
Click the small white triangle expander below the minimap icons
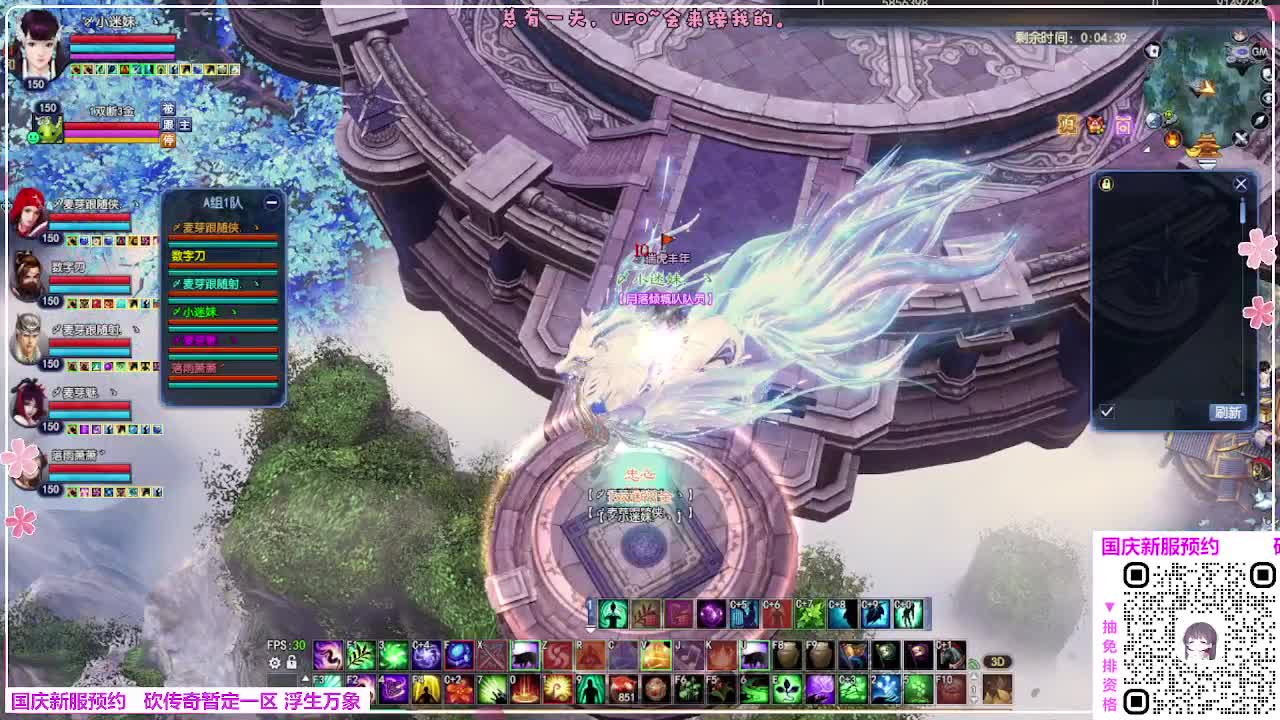point(1147,149)
